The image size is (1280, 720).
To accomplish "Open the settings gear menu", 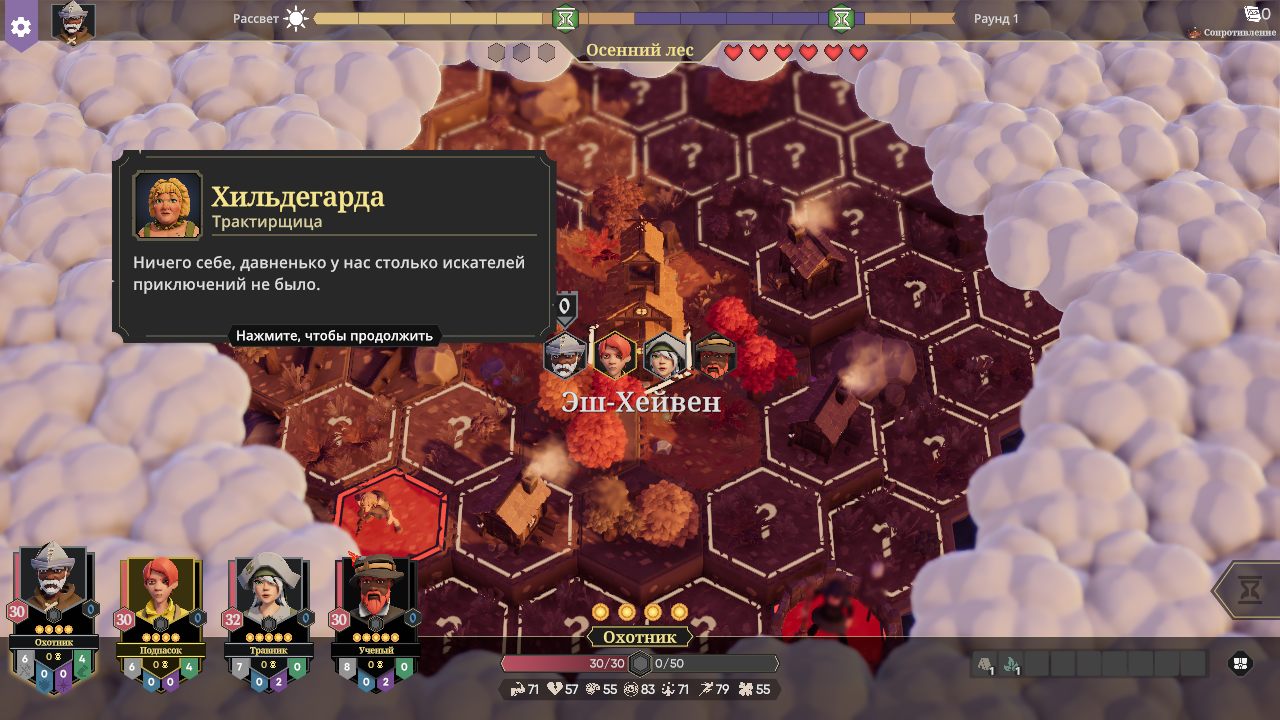I will tap(21, 26).
